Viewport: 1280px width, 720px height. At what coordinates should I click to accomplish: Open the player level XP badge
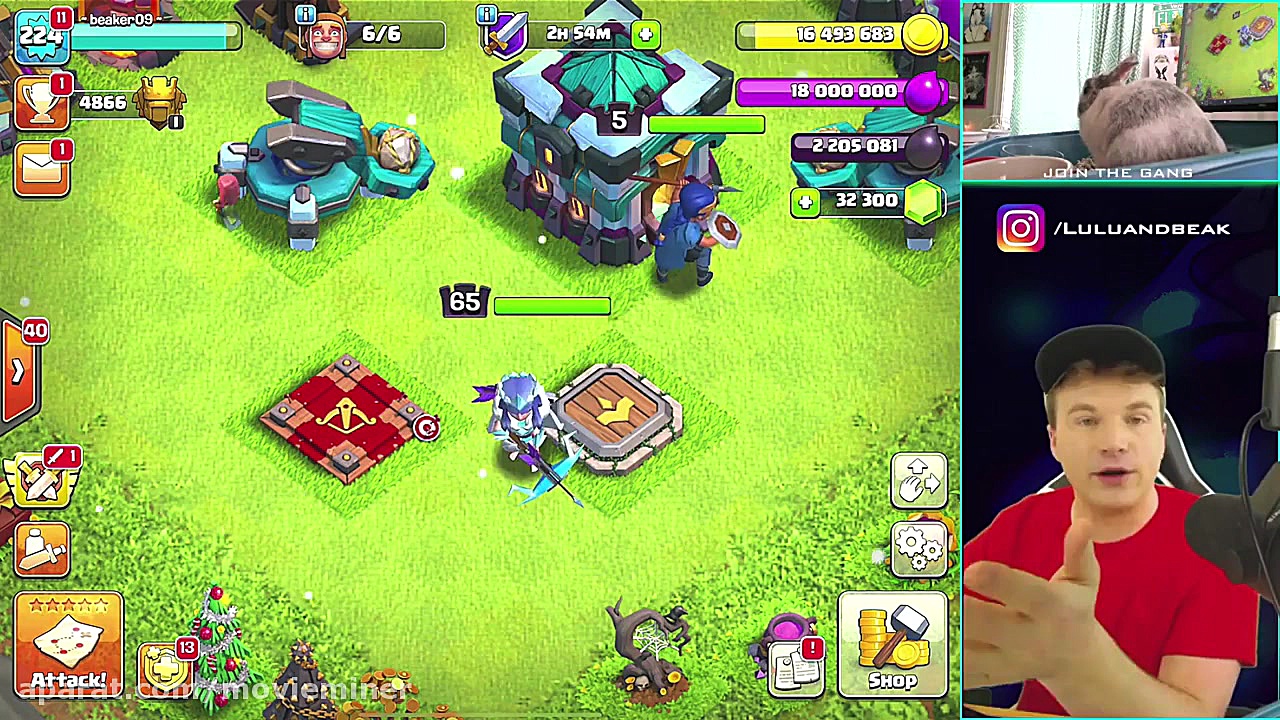(x=40, y=36)
